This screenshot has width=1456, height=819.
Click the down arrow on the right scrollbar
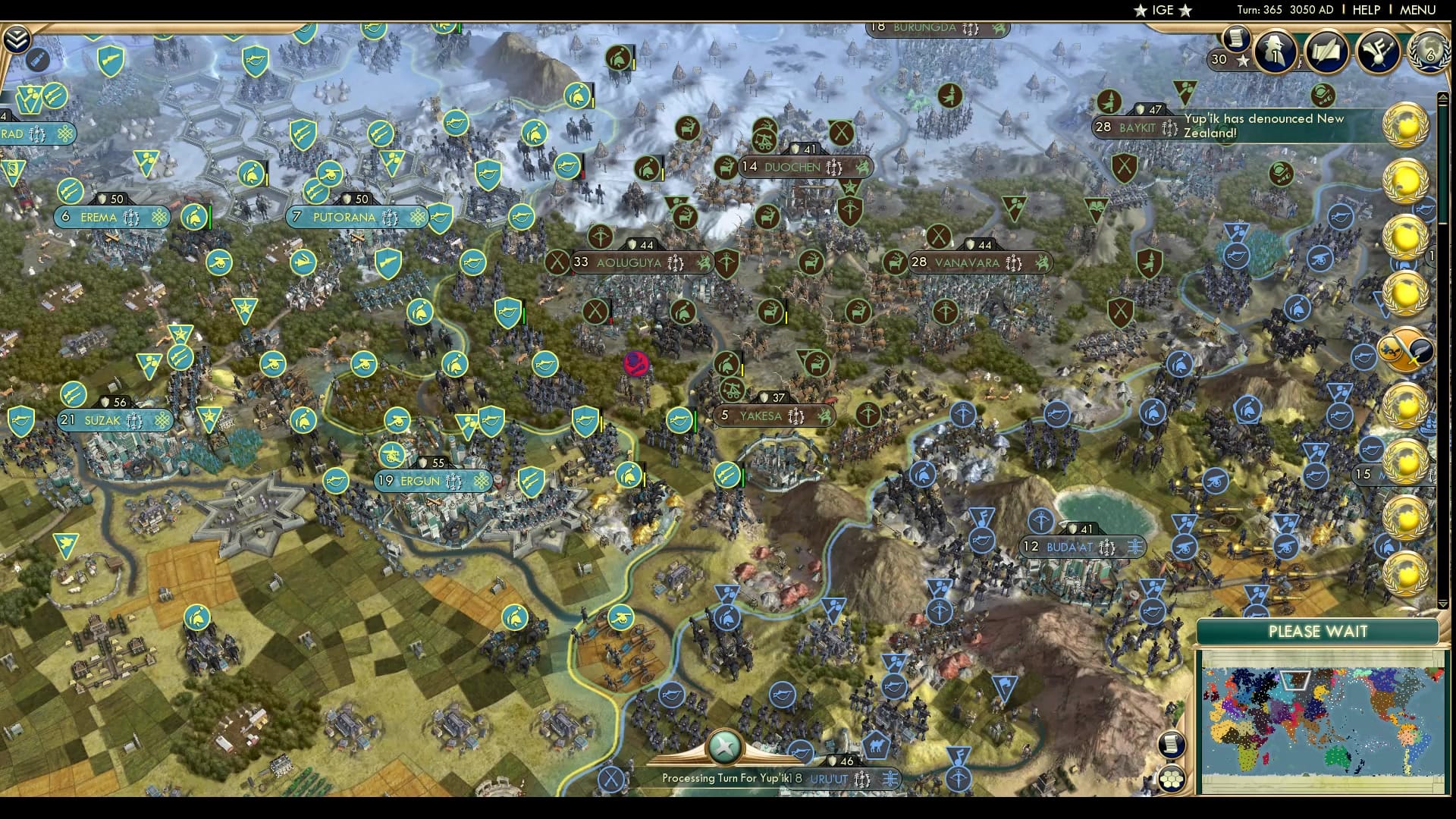pyautogui.click(x=1444, y=604)
